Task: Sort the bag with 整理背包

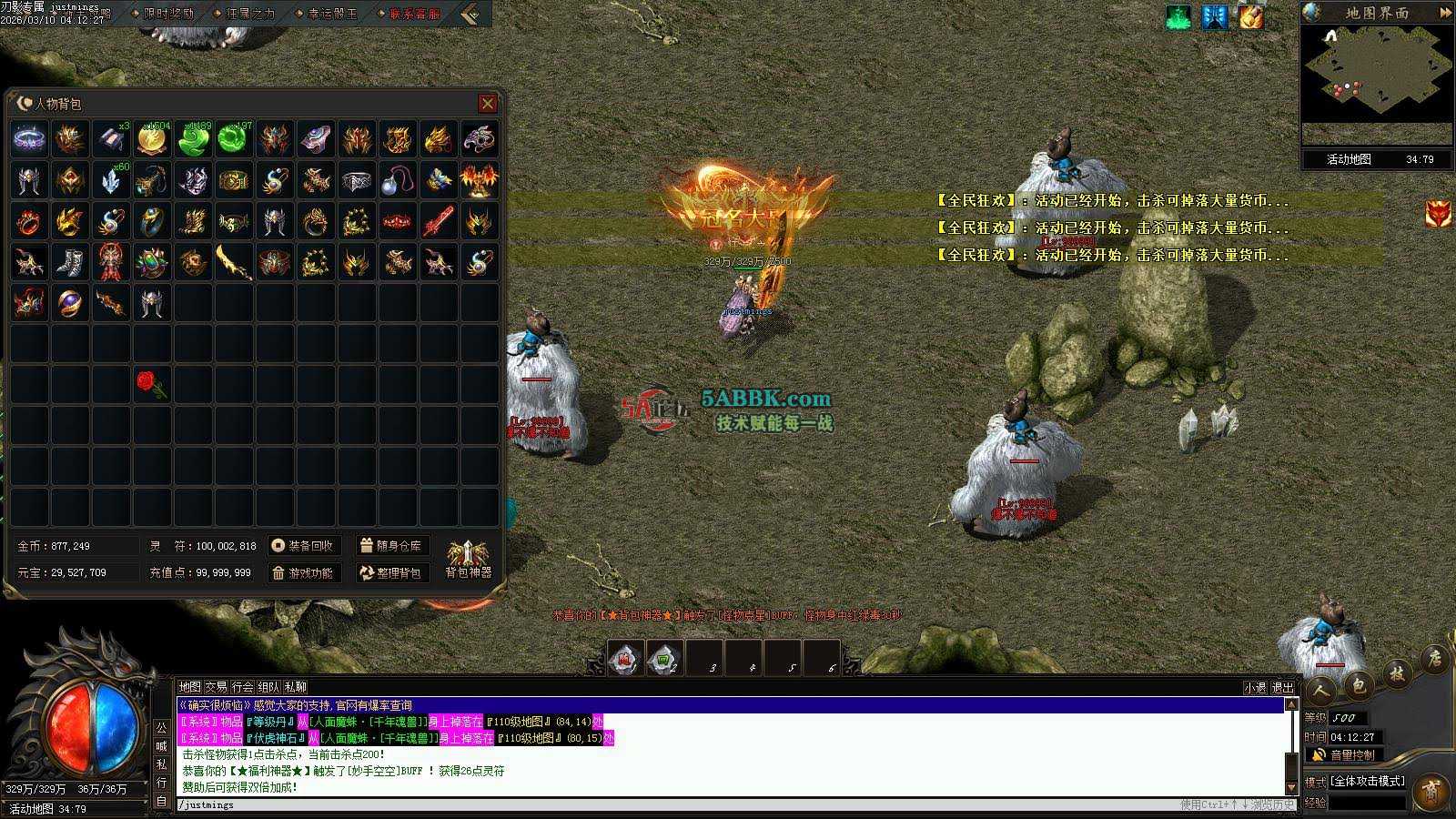Action: click(x=391, y=573)
